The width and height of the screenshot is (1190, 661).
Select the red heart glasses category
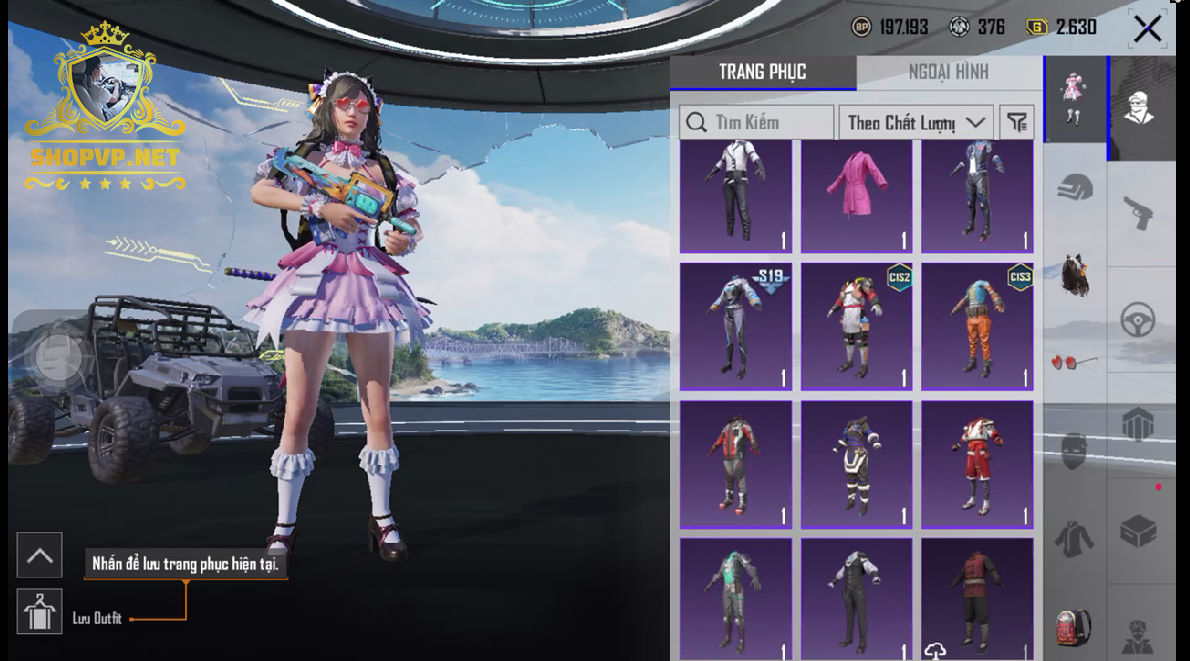pyautogui.click(x=1075, y=361)
